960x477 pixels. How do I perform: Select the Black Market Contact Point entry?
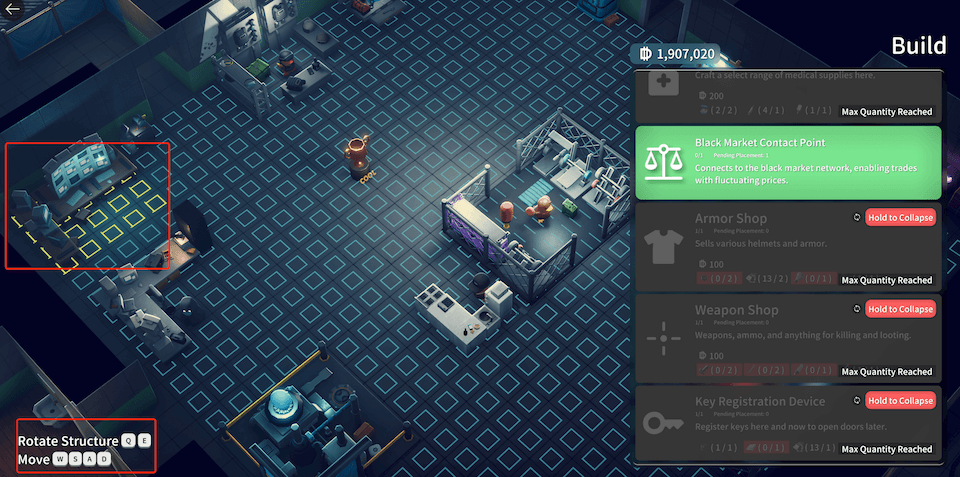789,162
